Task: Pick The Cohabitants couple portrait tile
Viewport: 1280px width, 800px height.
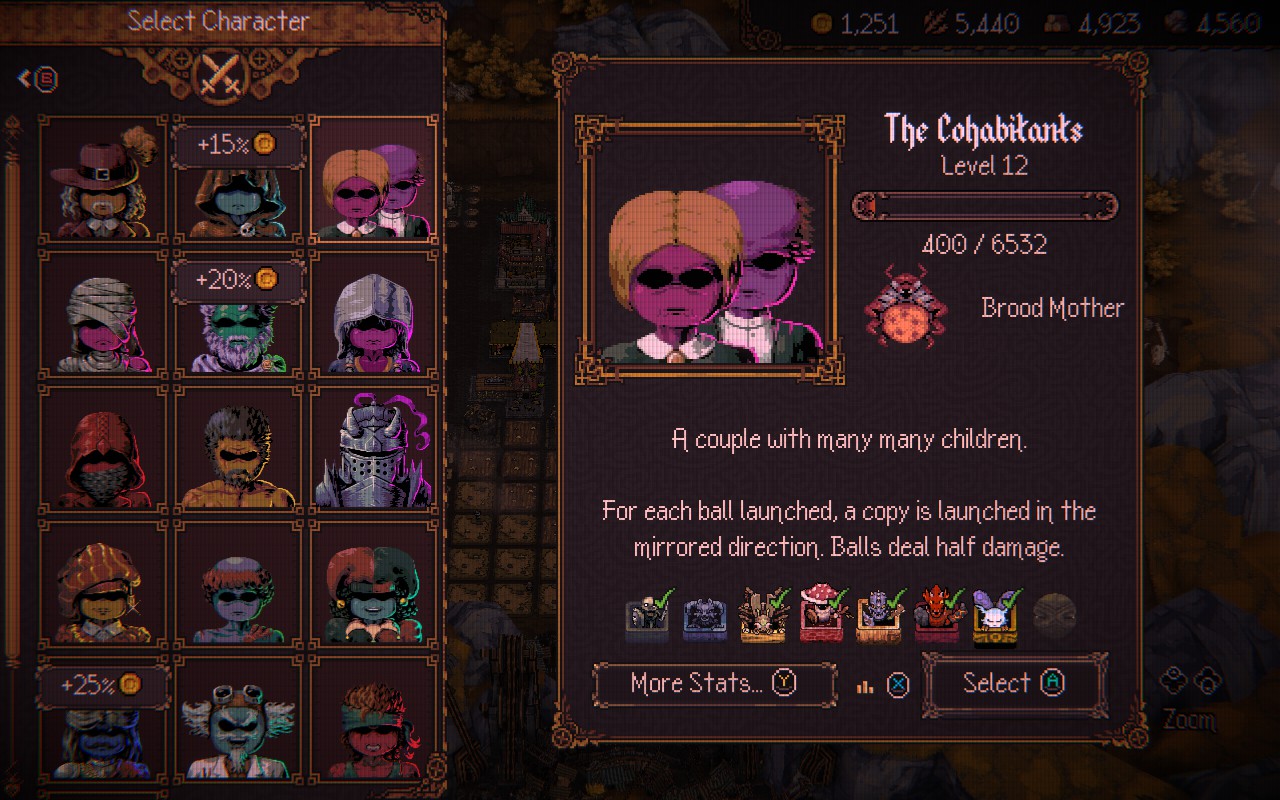Action: click(374, 179)
